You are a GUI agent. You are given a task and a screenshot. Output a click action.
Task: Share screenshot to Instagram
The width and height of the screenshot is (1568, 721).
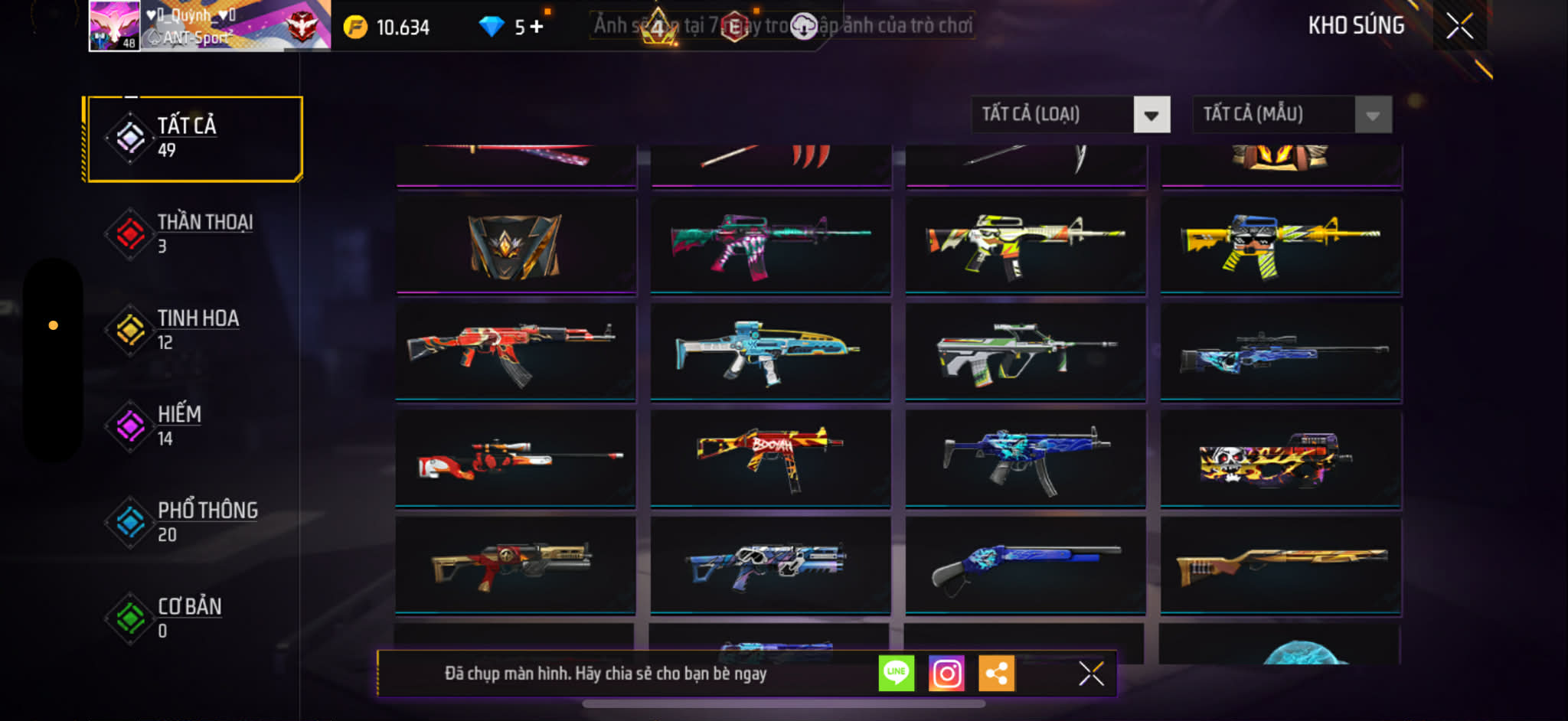[946, 674]
